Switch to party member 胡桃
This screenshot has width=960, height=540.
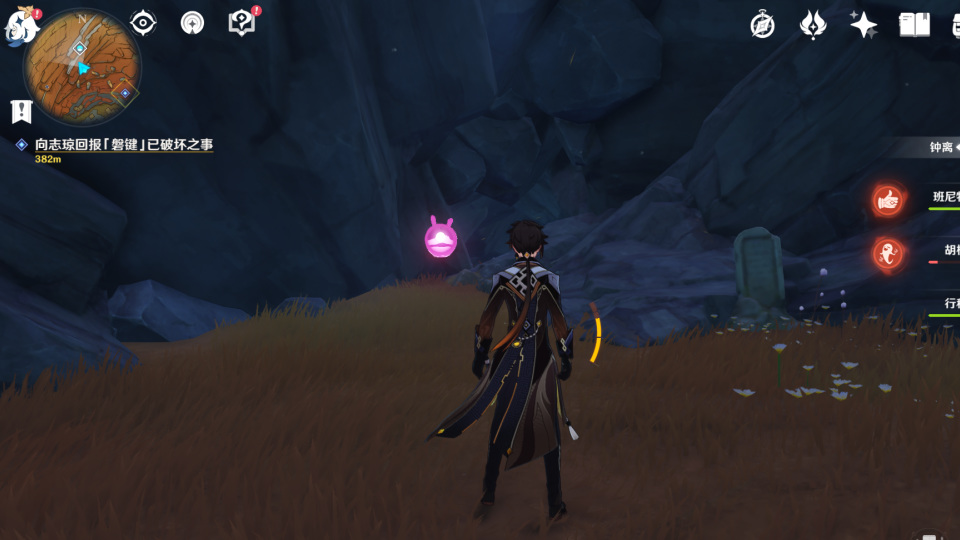(950, 250)
